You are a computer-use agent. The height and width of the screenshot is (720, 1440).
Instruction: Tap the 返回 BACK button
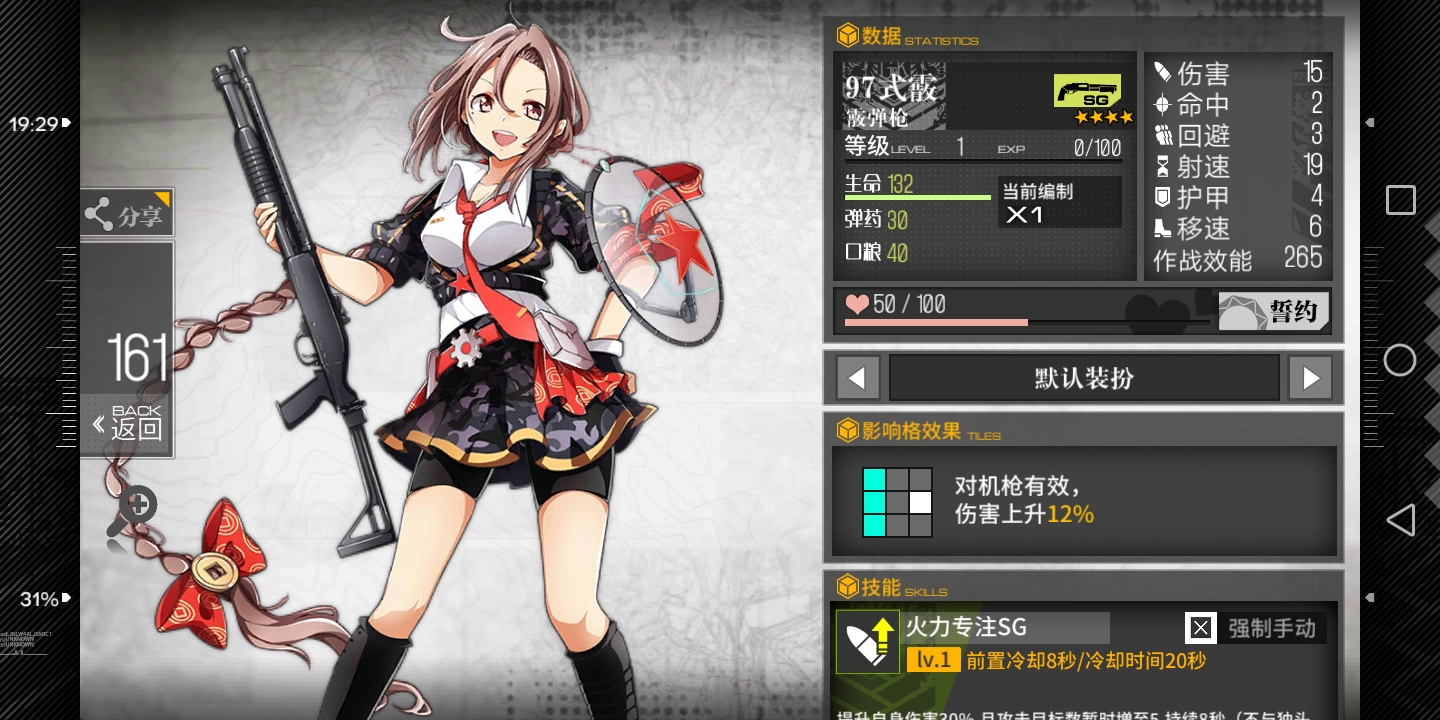tap(127, 421)
